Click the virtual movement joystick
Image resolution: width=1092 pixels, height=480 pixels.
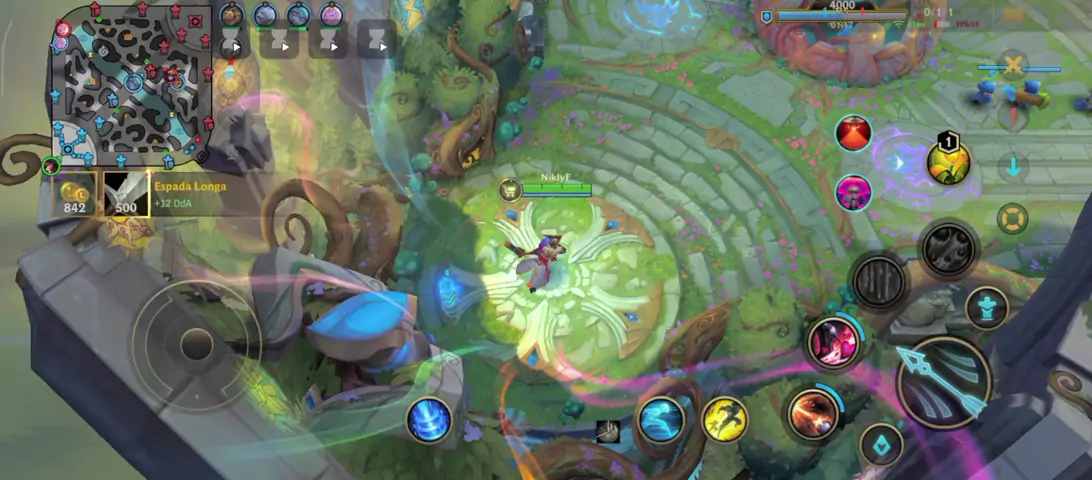197,344
